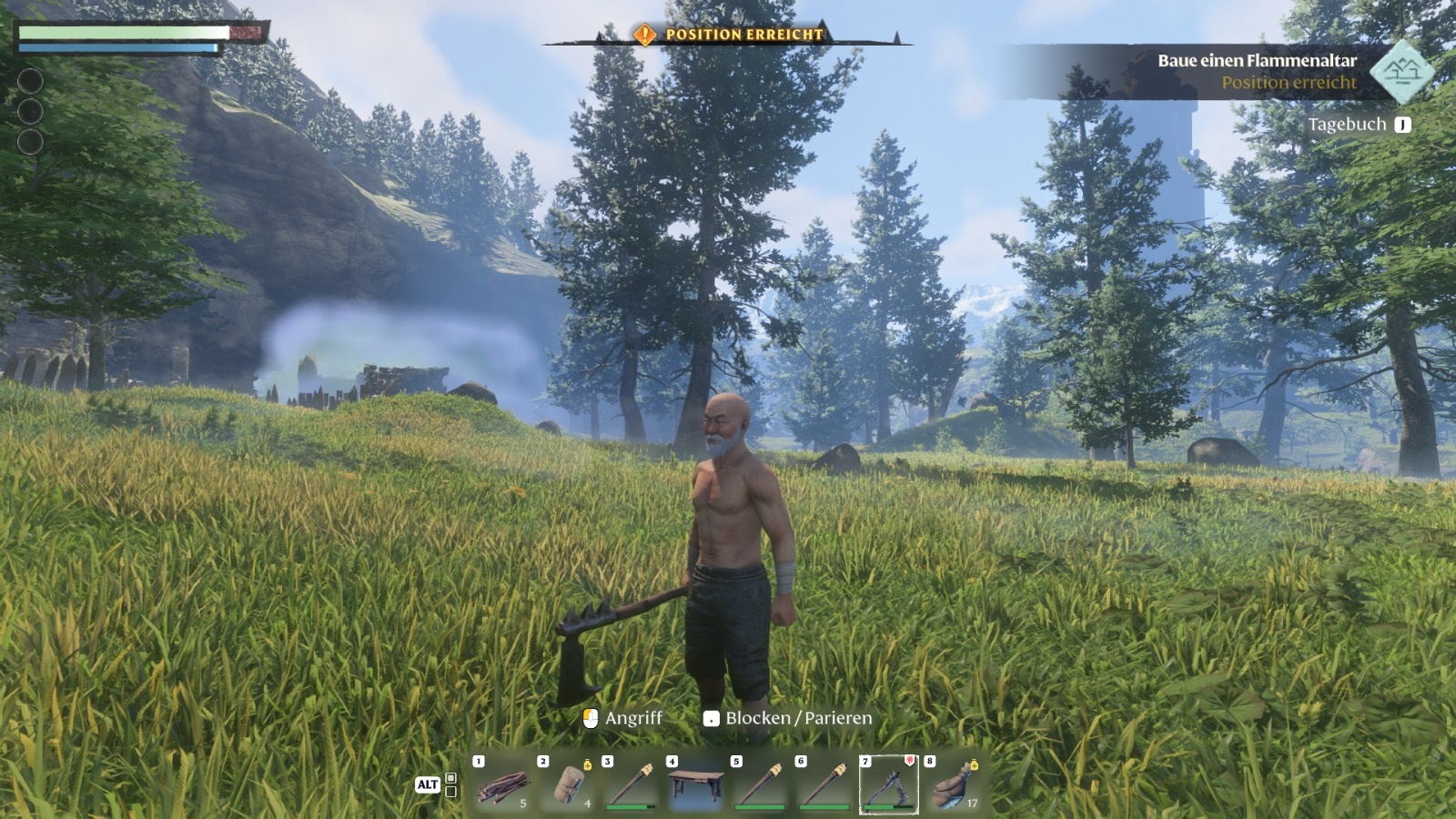
Task: Click the Blocken / Parieren prompt
Action: tap(797, 717)
